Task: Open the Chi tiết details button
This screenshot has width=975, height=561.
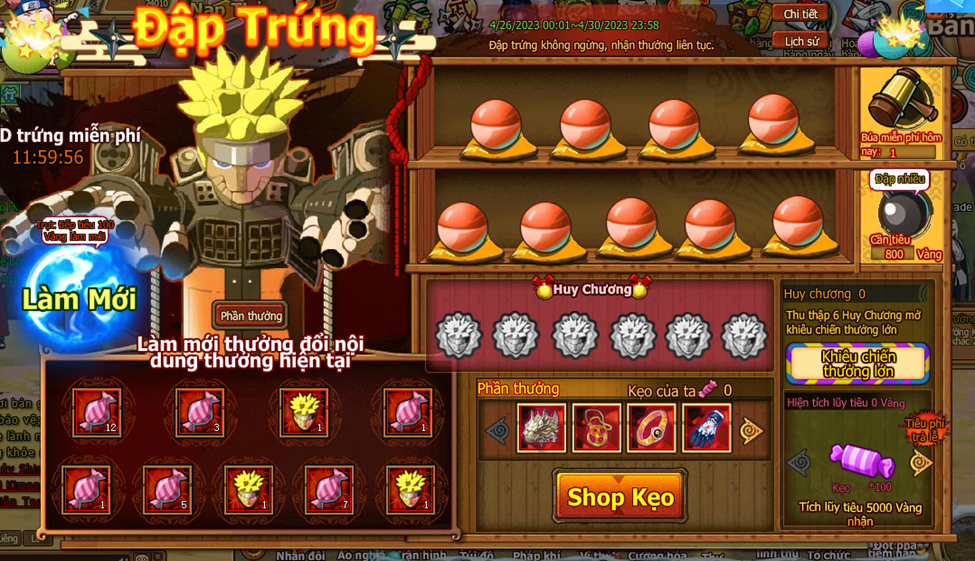Action: pyautogui.click(x=800, y=14)
